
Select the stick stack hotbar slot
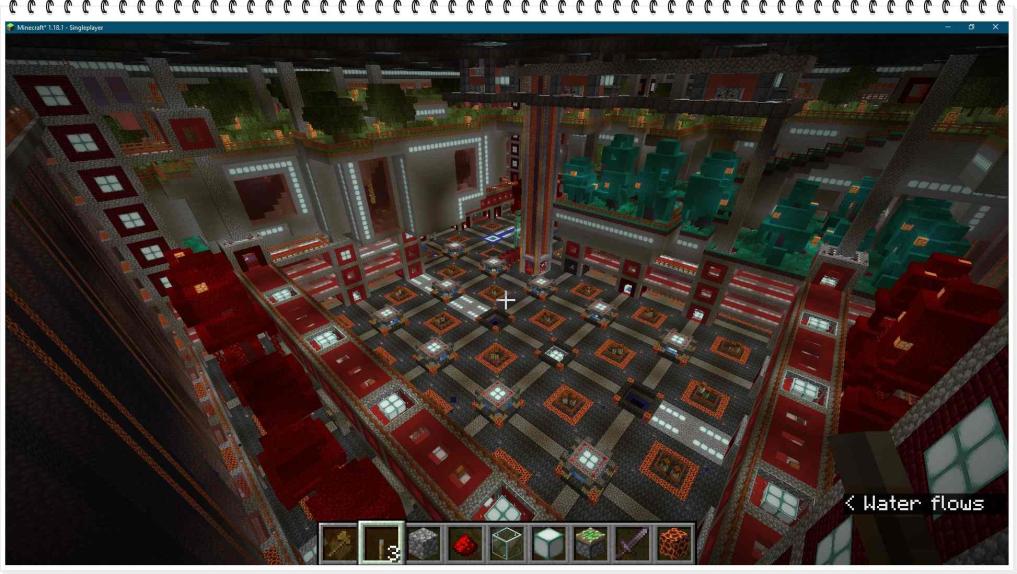pyautogui.click(x=381, y=543)
